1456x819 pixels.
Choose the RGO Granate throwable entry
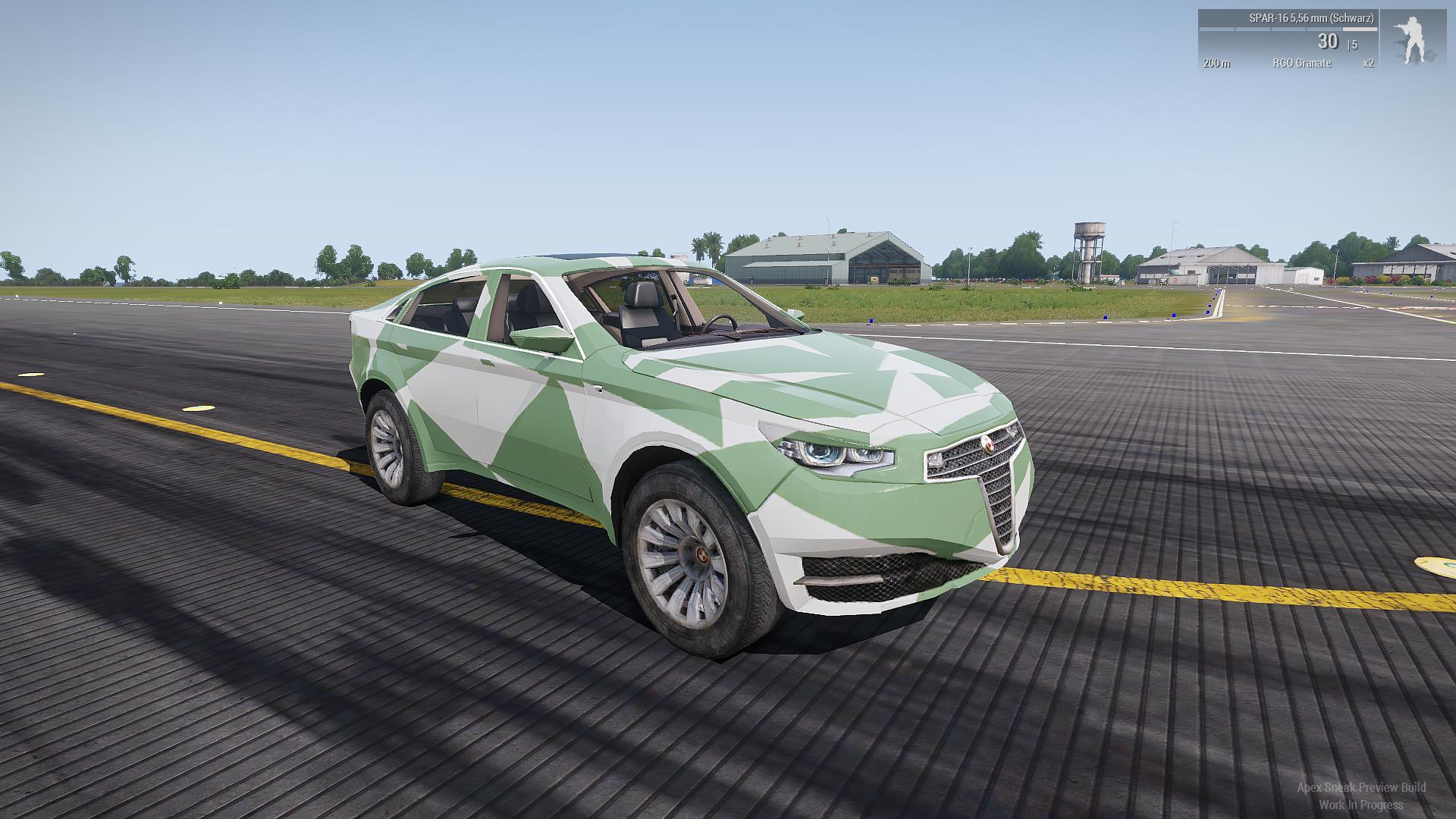pyautogui.click(x=1301, y=63)
